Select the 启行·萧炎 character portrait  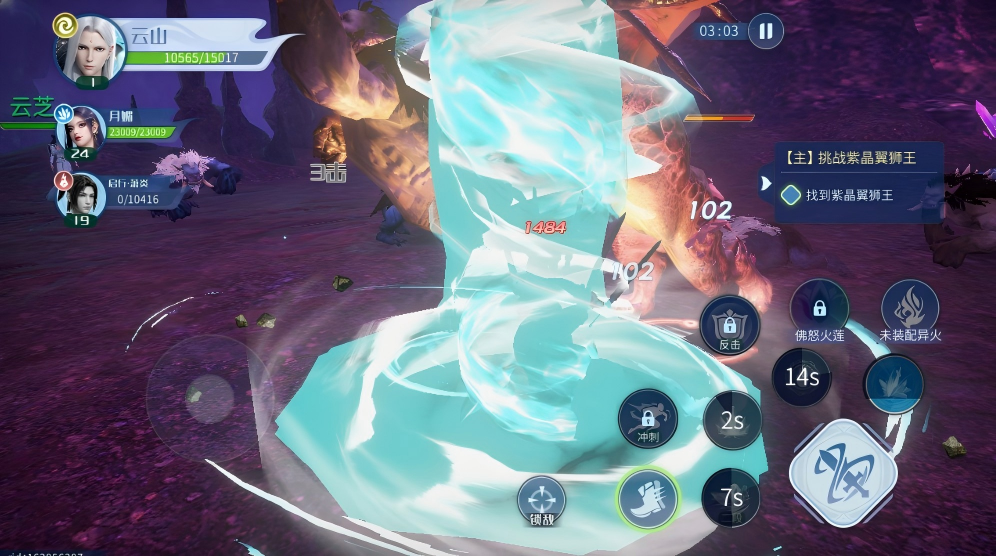[x=81, y=196]
